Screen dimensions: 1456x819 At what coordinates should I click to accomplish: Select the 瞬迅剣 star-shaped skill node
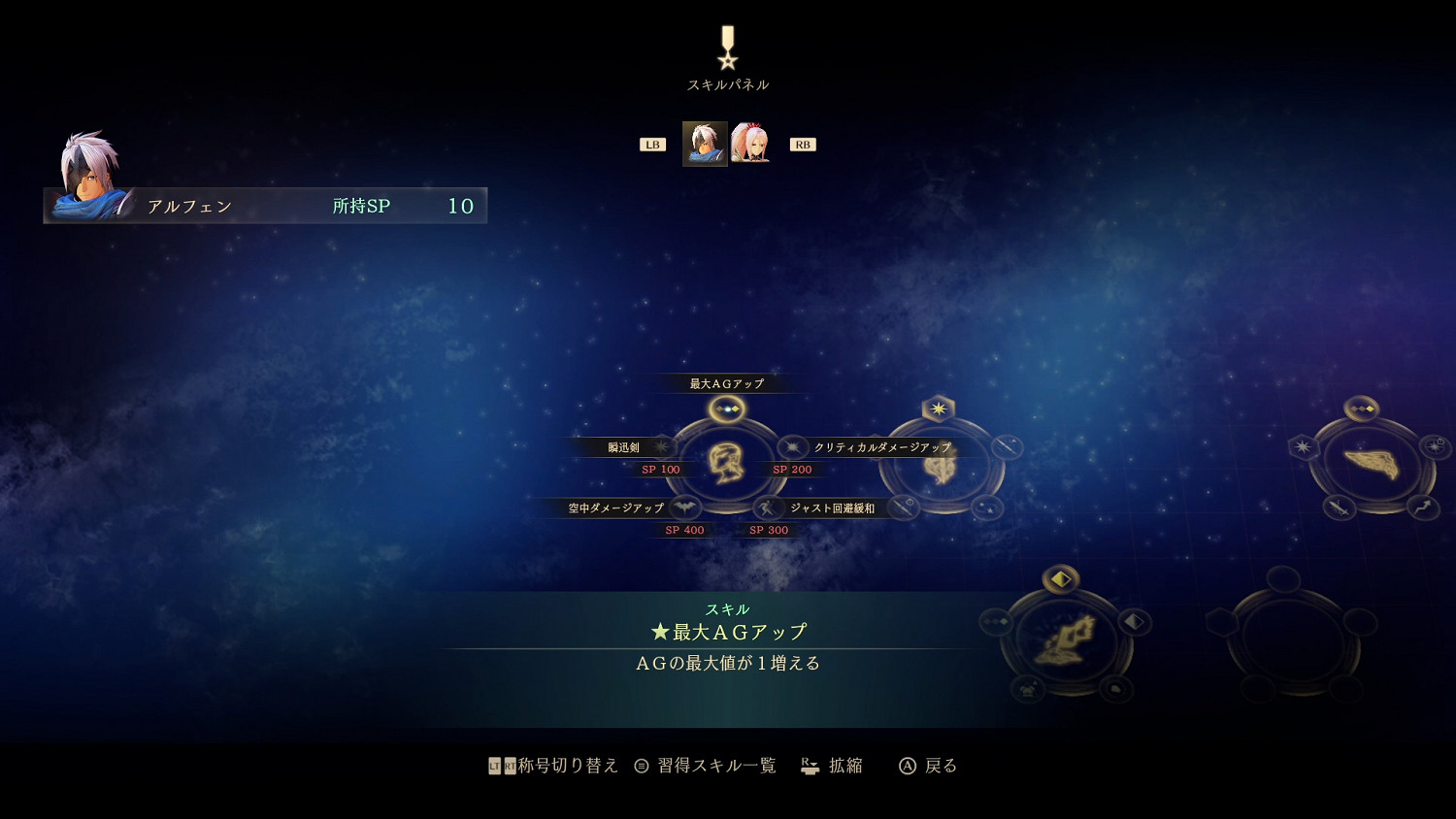click(x=661, y=447)
